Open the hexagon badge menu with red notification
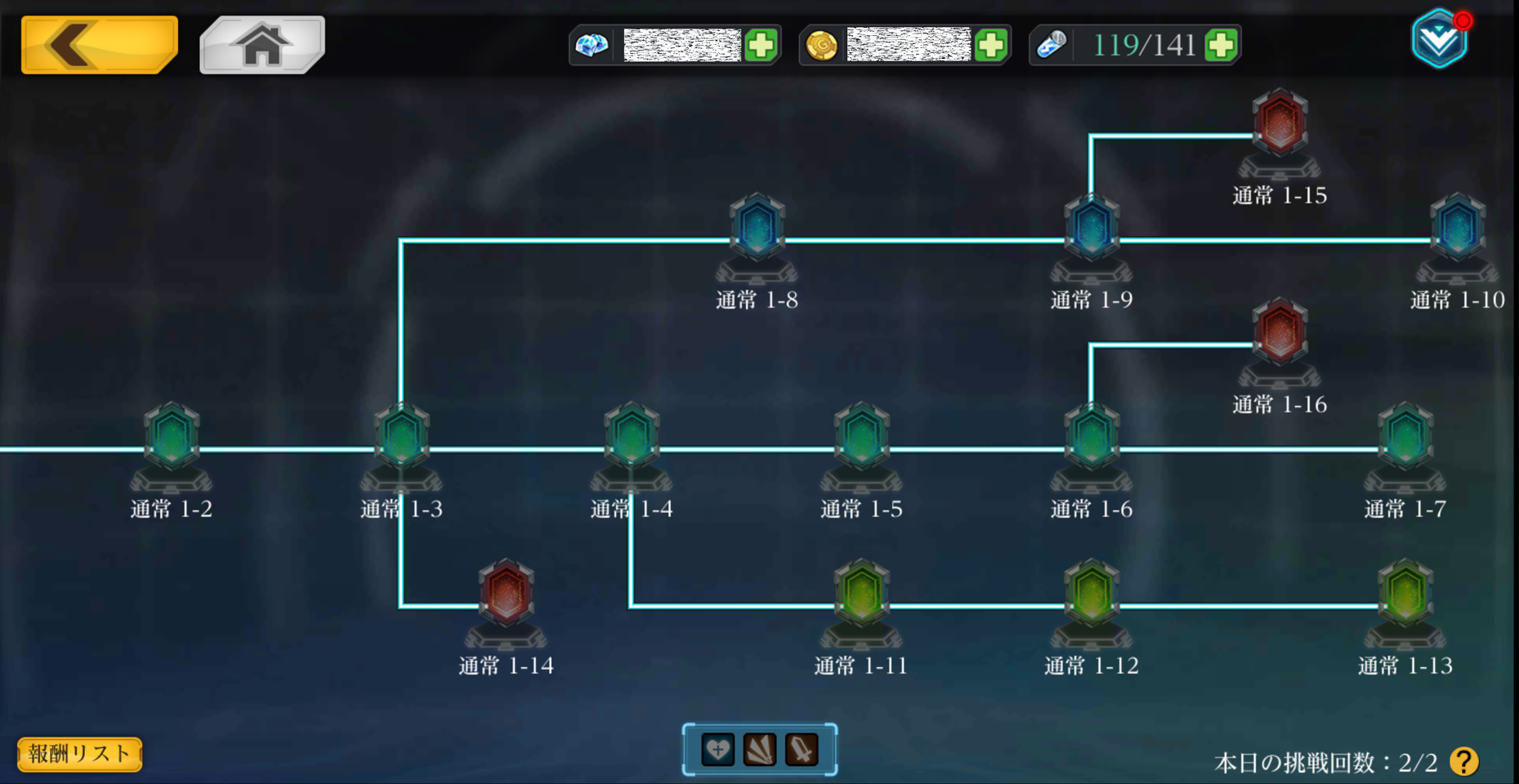The height and width of the screenshot is (784, 1519). 1439,39
